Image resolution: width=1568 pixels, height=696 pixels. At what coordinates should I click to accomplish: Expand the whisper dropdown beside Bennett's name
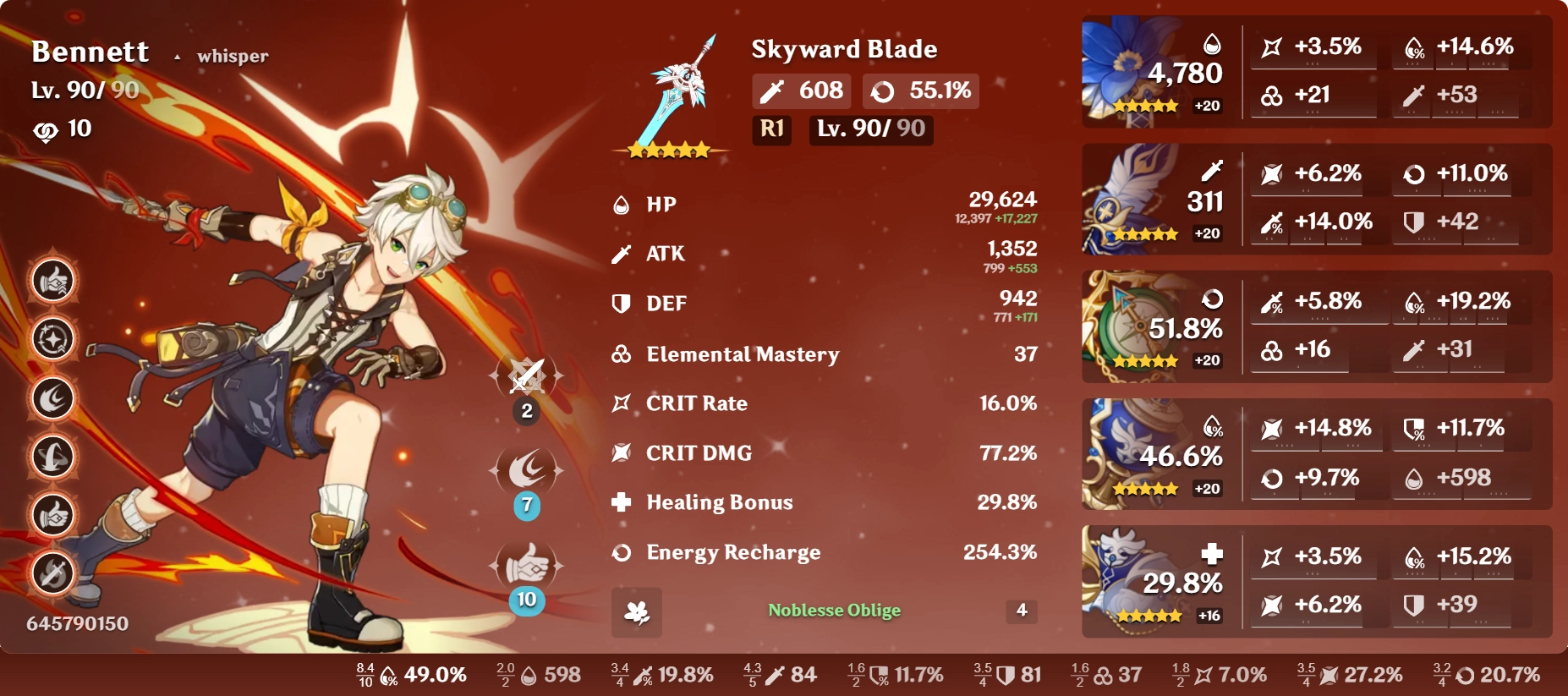178,56
